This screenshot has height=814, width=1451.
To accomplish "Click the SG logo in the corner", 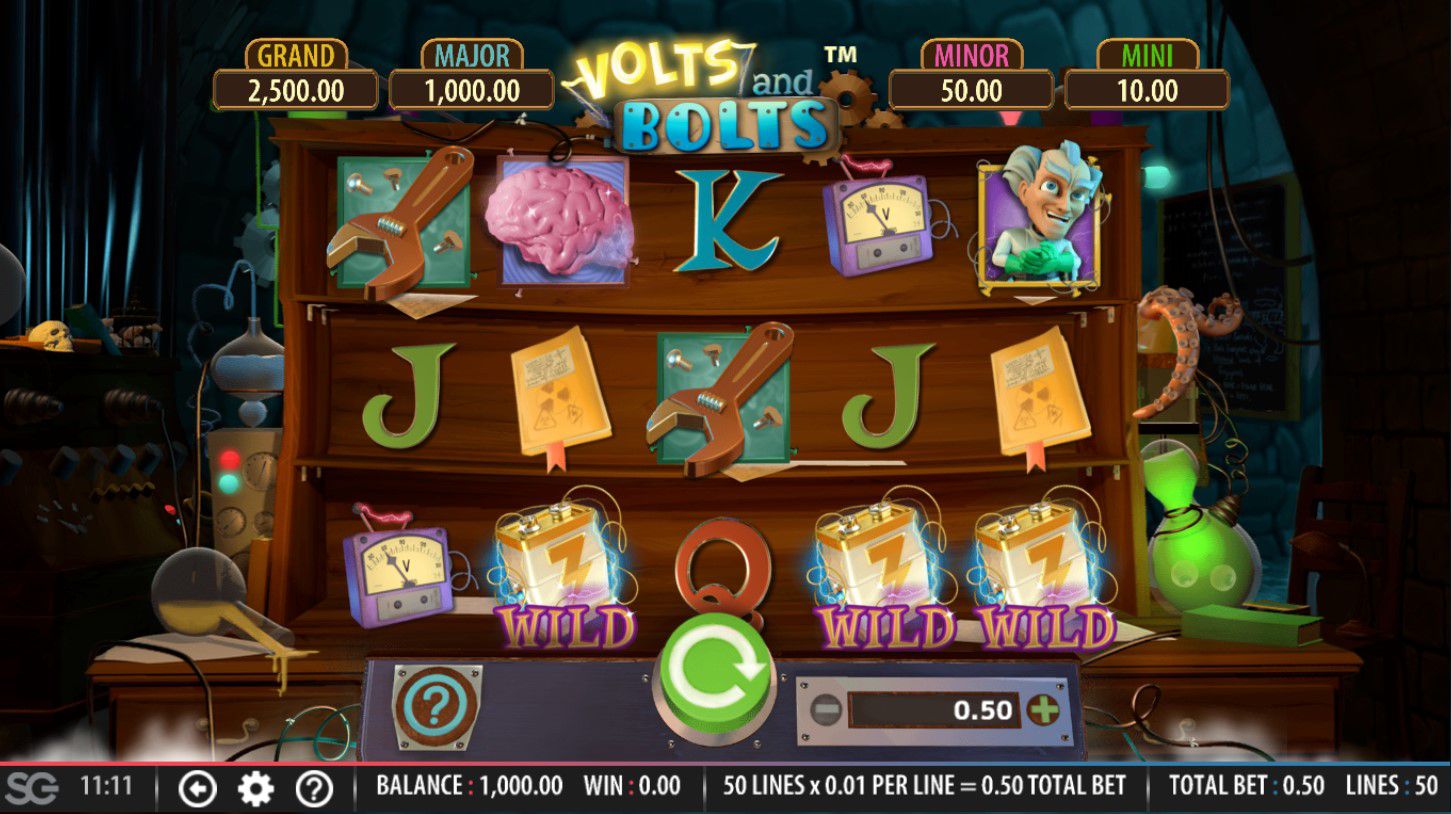I will (x=31, y=787).
